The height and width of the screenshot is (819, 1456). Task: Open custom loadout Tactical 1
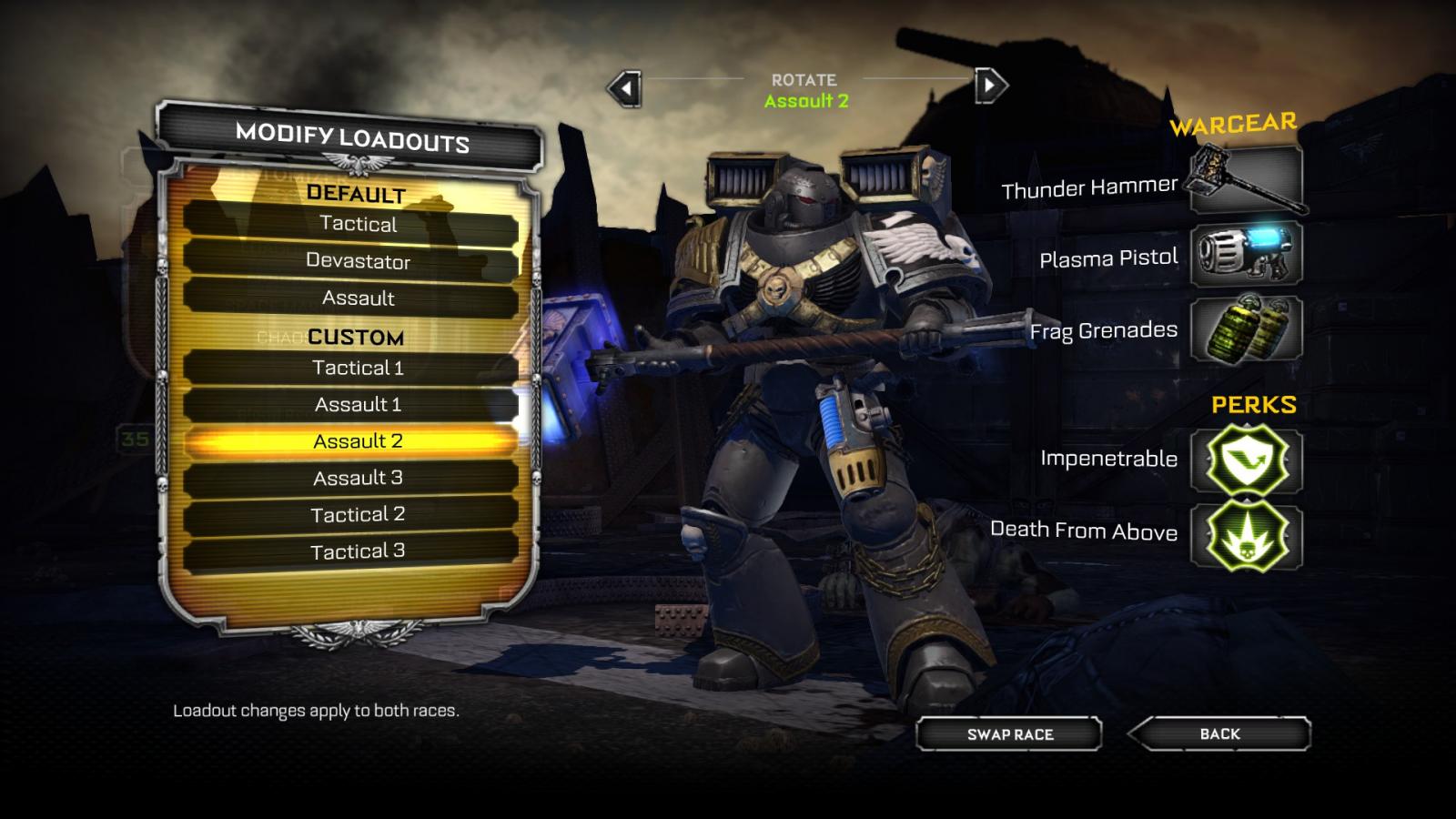[x=358, y=368]
